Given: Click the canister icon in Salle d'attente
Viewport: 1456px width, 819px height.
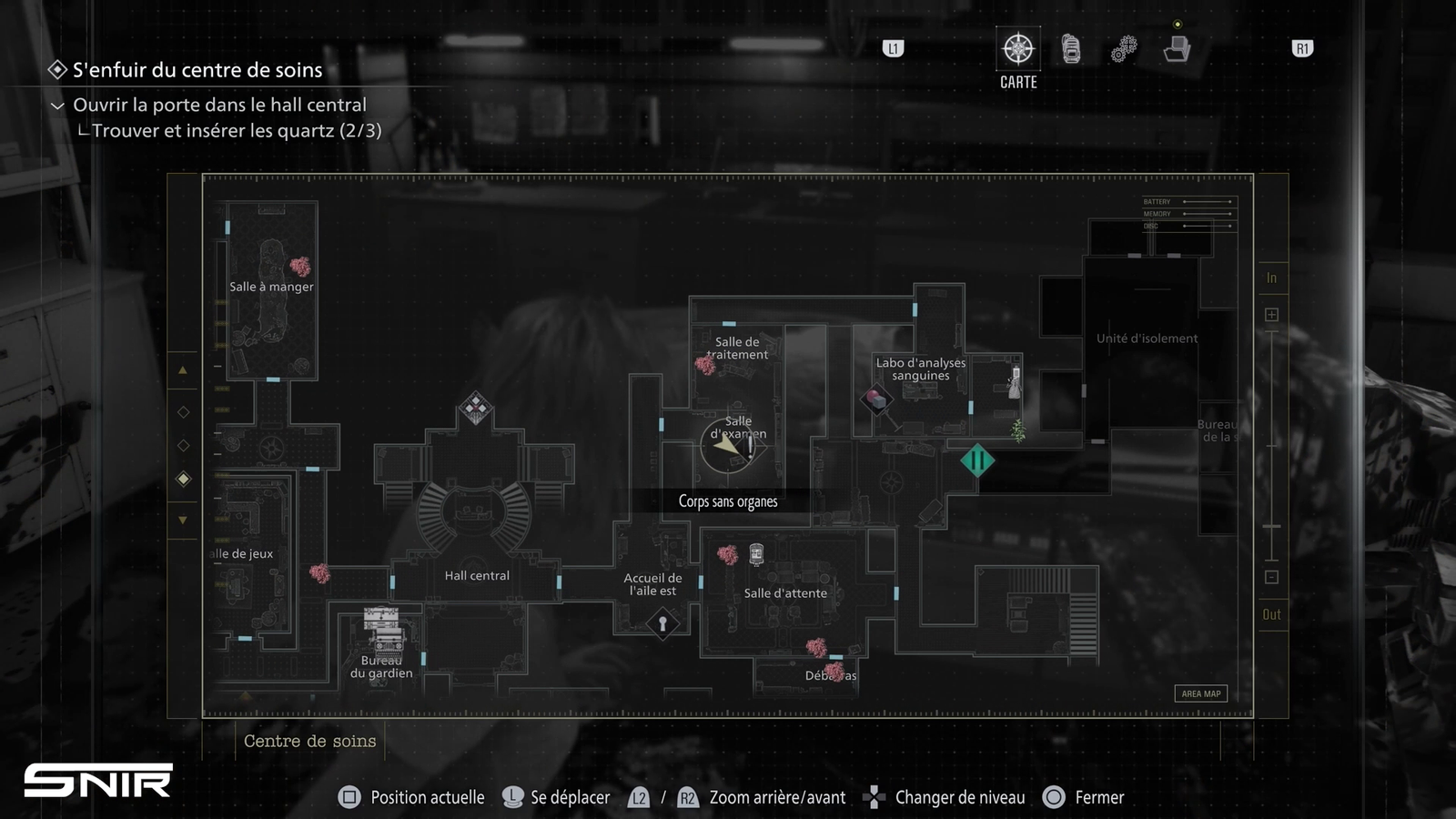Looking at the screenshot, I should 756,554.
